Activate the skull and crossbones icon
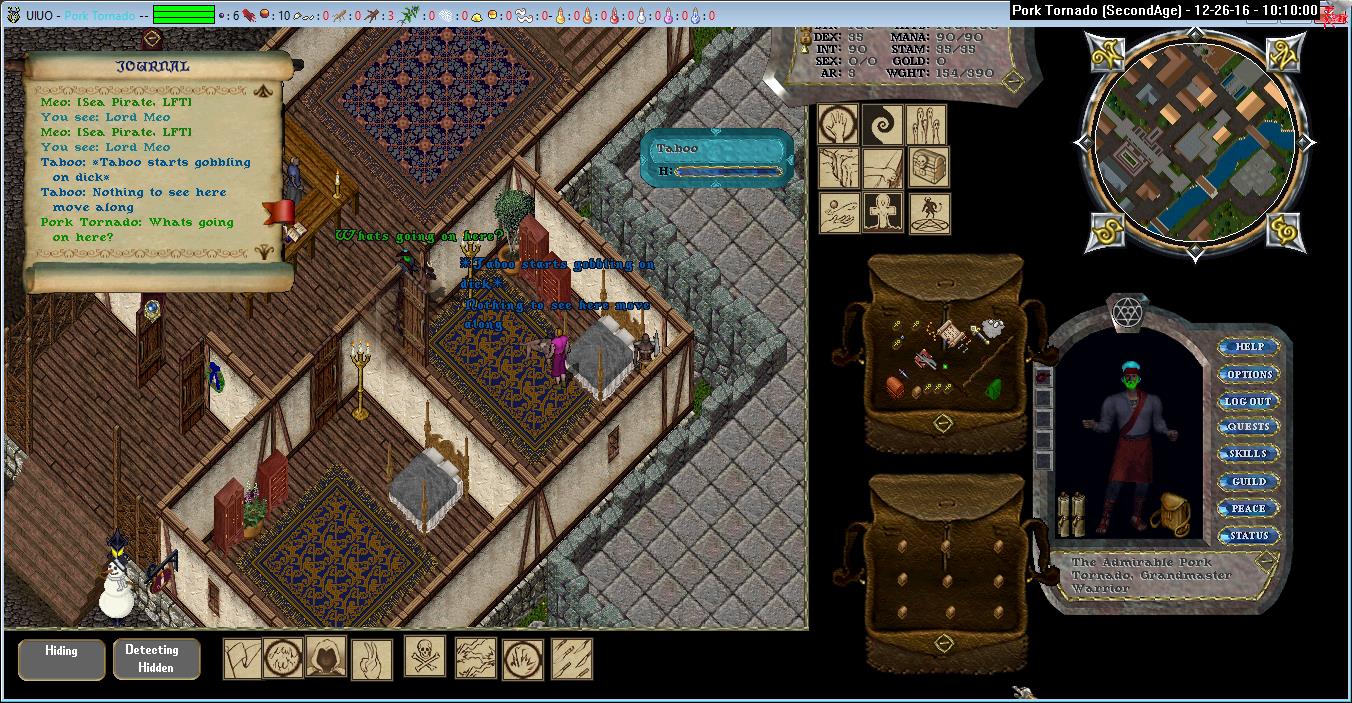 coord(425,657)
